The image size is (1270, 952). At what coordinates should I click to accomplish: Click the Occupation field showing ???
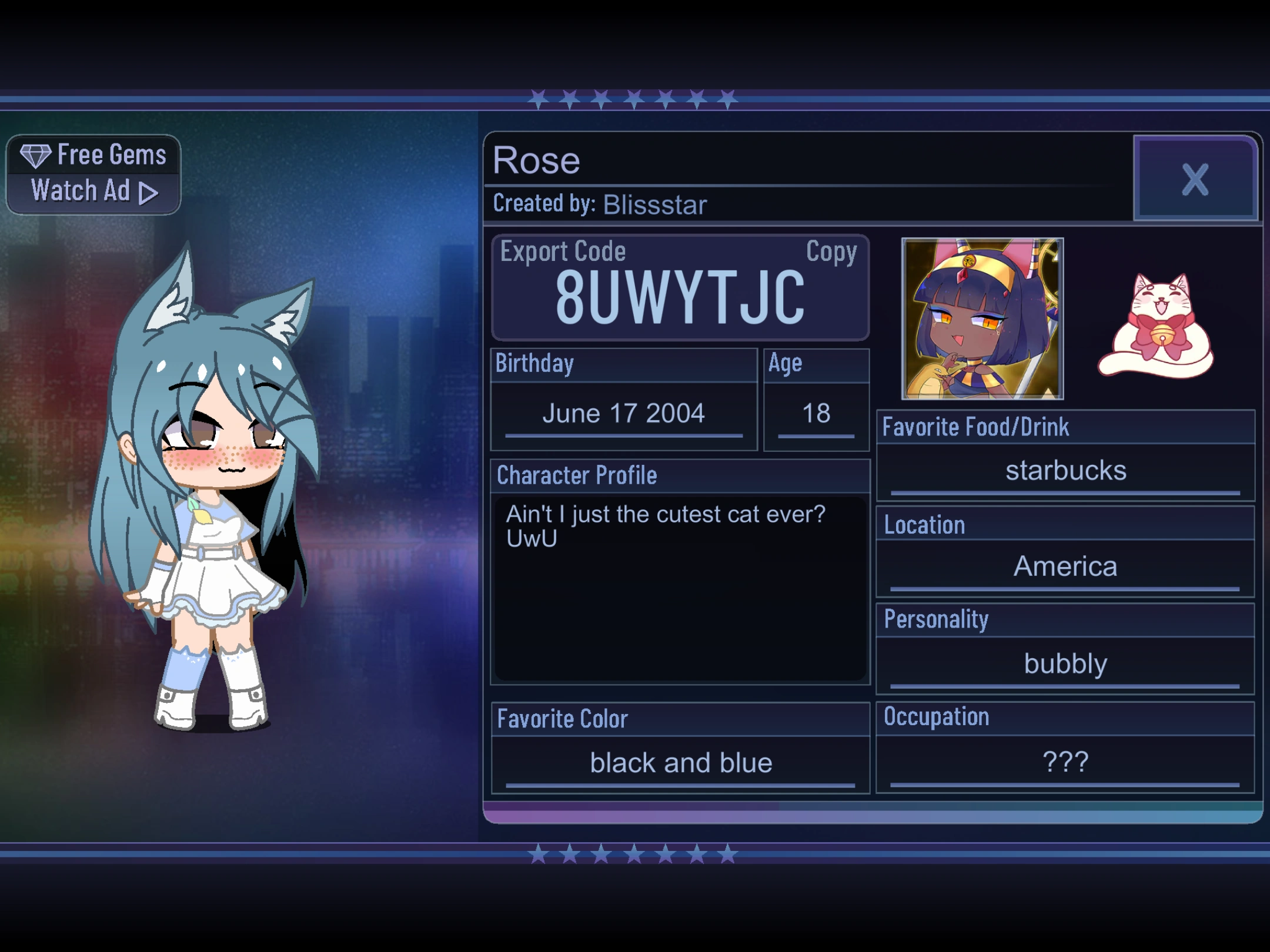[1066, 762]
